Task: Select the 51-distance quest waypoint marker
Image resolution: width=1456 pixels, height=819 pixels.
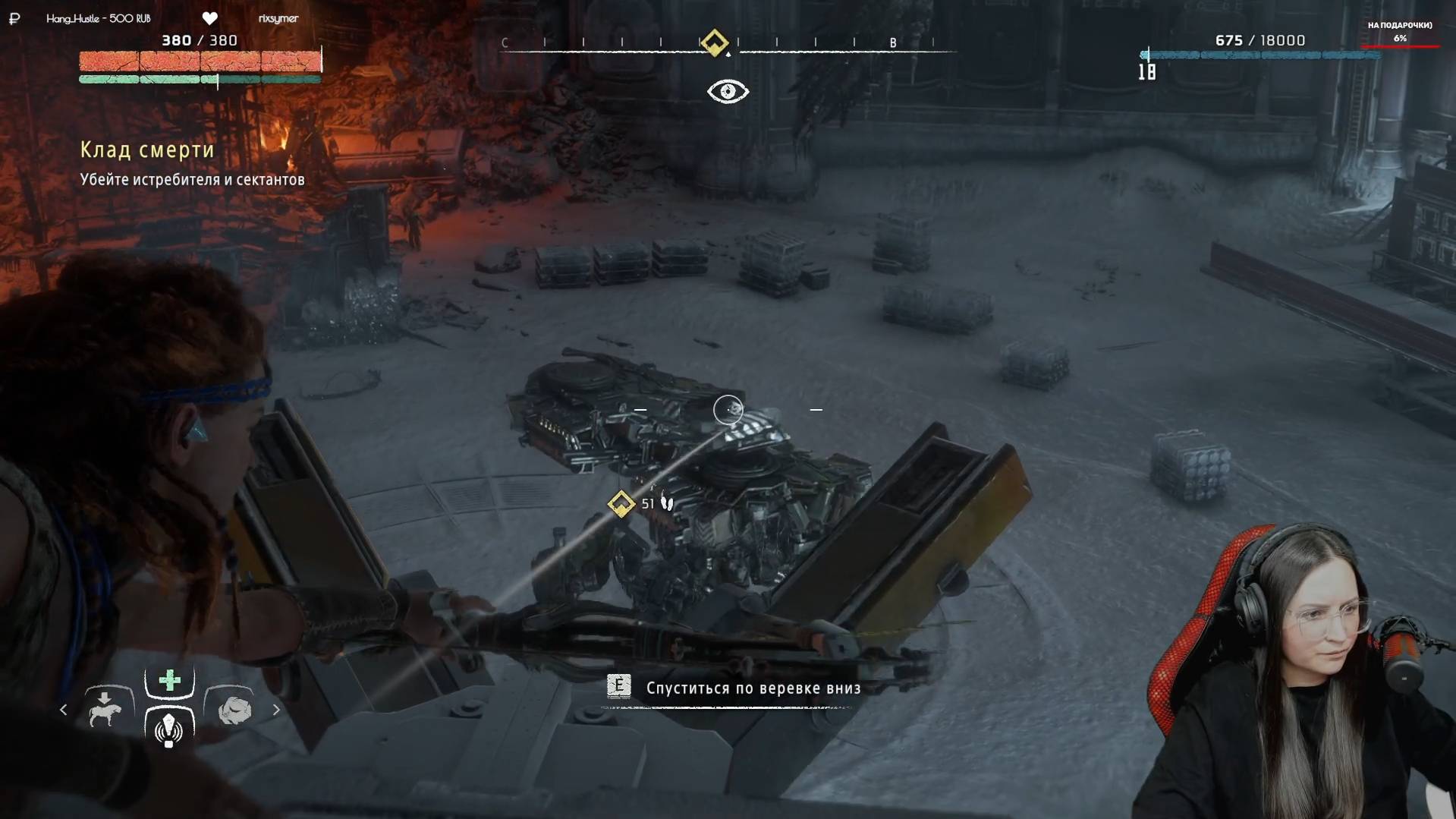Action: tap(621, 504)
